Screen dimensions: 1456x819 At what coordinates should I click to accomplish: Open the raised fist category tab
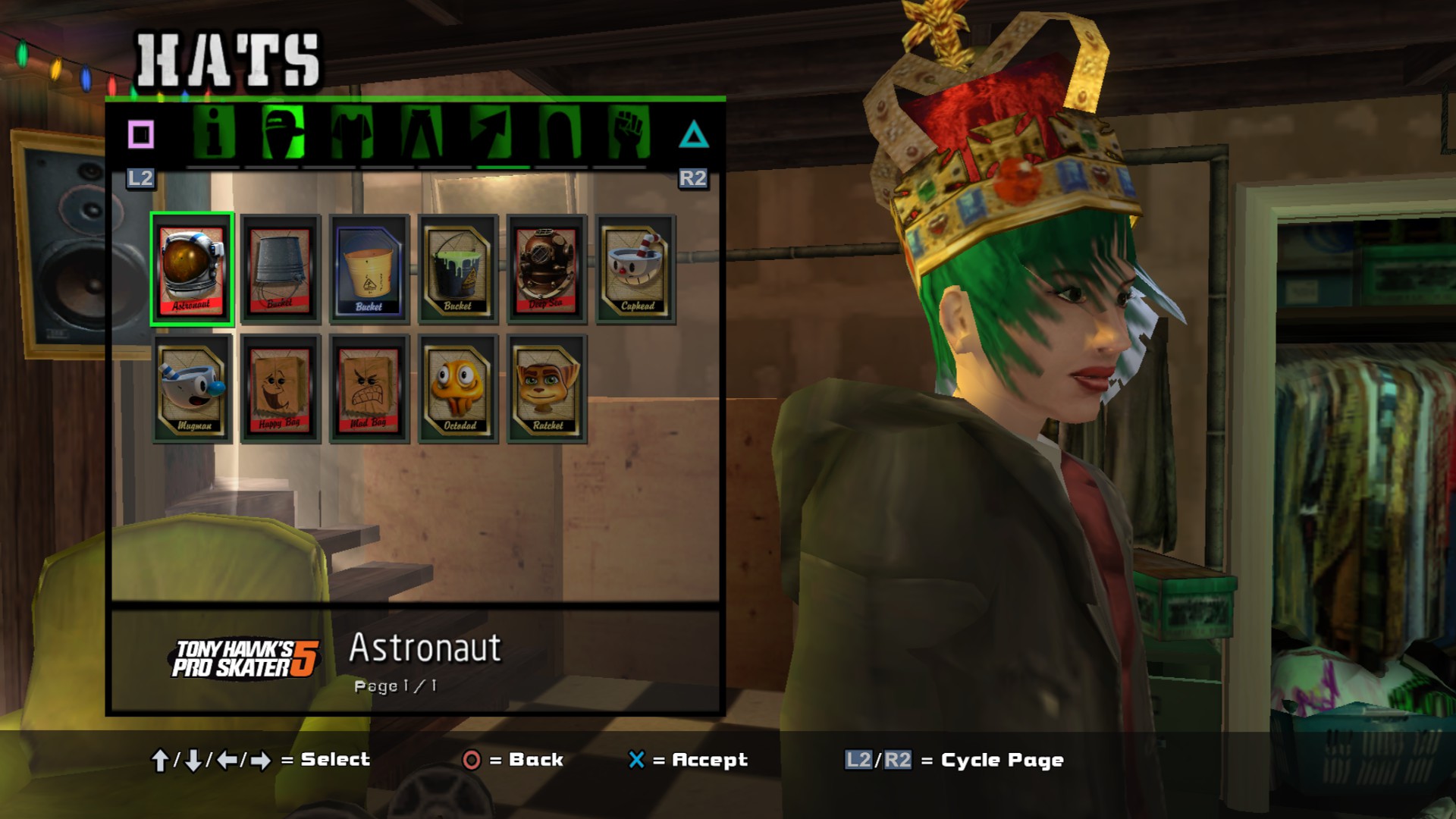pos(629,133)
